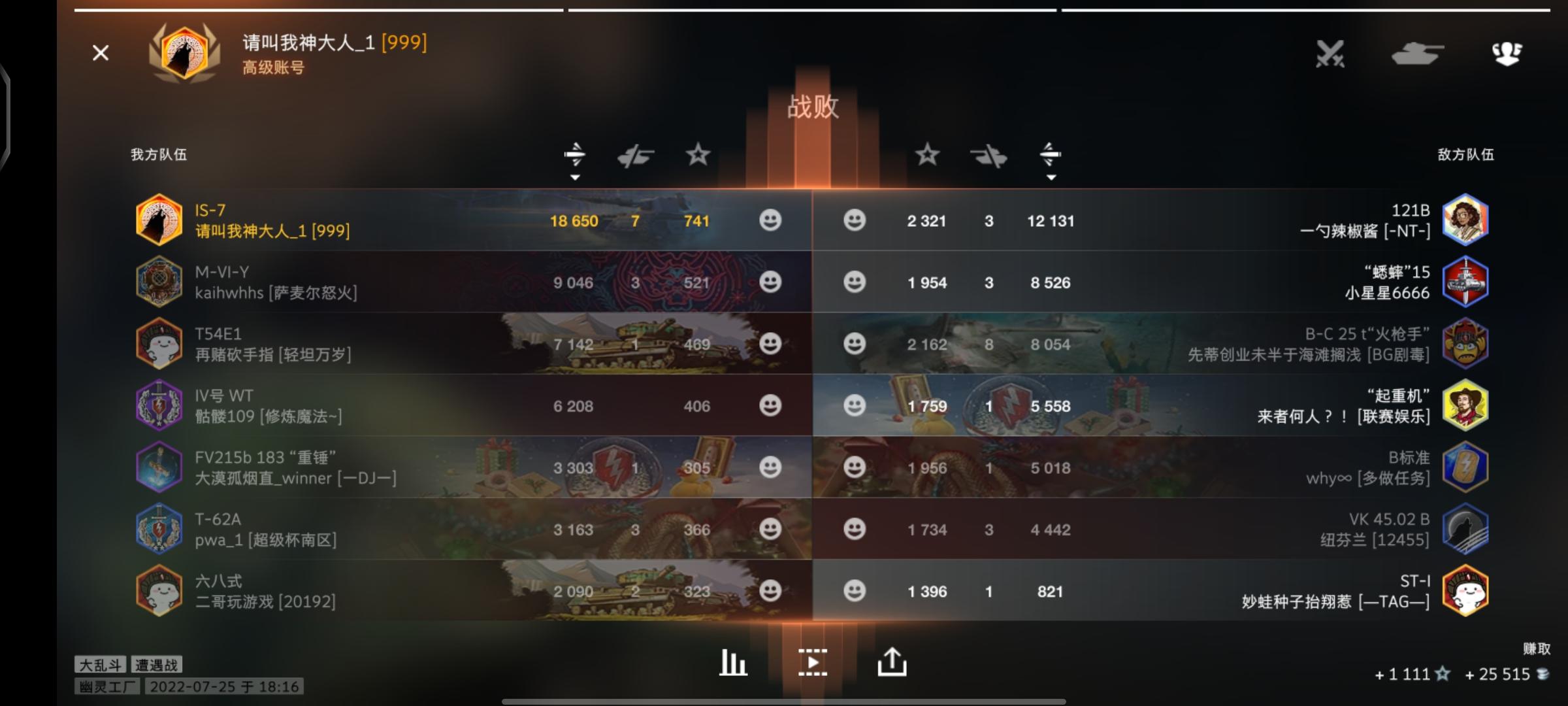Switch to the 我方队伍 team panel
The height and width of the screenshot is (706, 1568).
tap(157, 155)
